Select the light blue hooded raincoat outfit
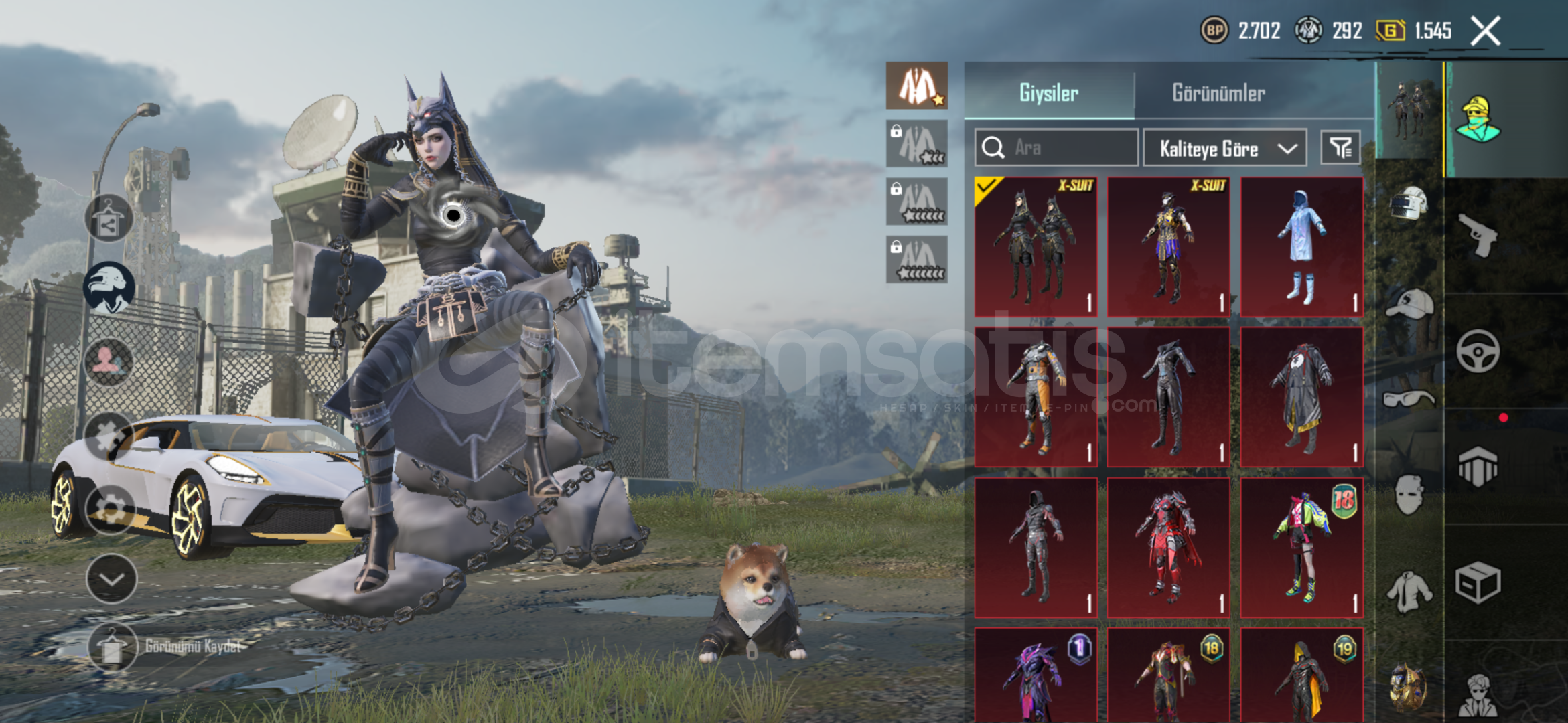 (x=1301, y=246)
